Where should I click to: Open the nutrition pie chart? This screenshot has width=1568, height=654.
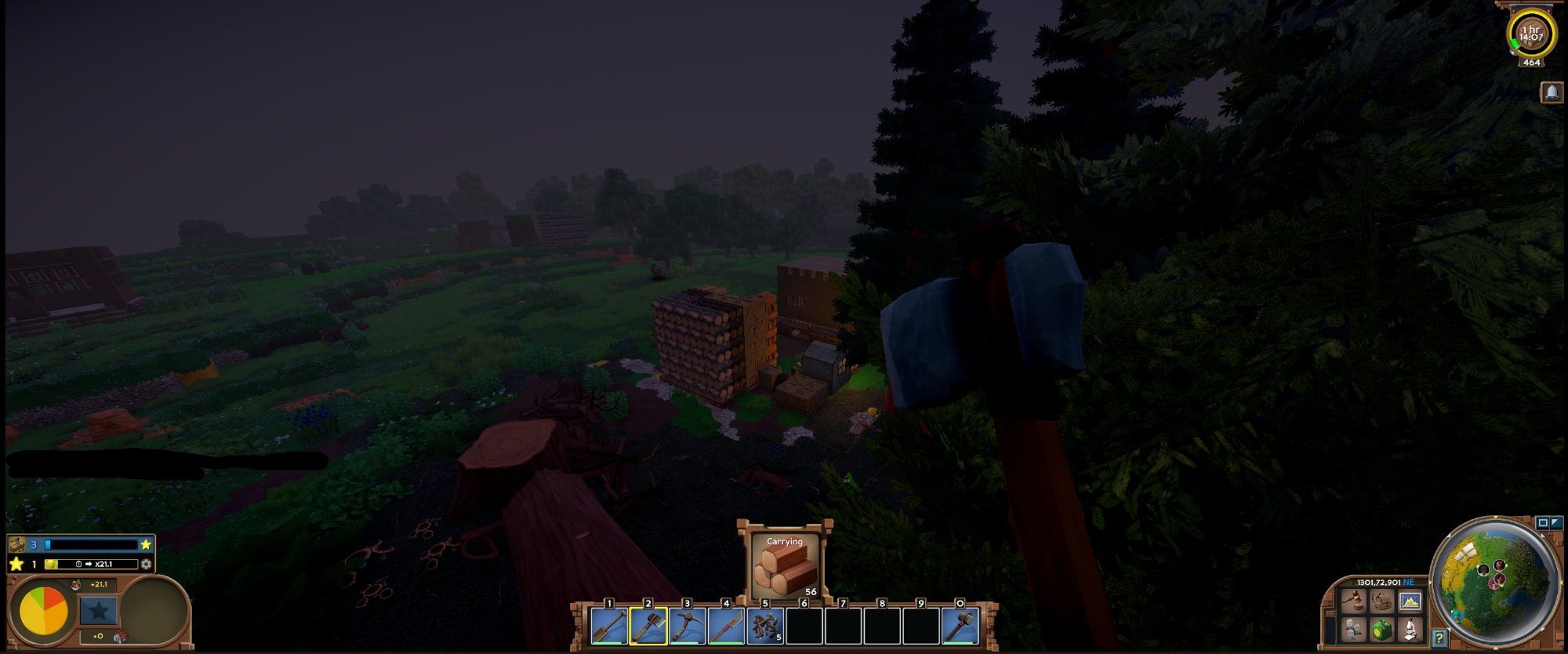coord(44,610)
